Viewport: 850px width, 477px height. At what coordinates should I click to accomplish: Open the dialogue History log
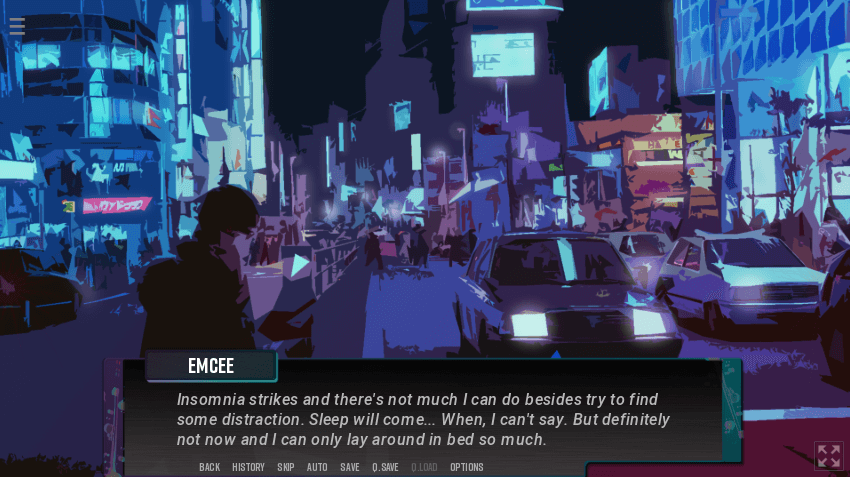(x=248, y=467)
